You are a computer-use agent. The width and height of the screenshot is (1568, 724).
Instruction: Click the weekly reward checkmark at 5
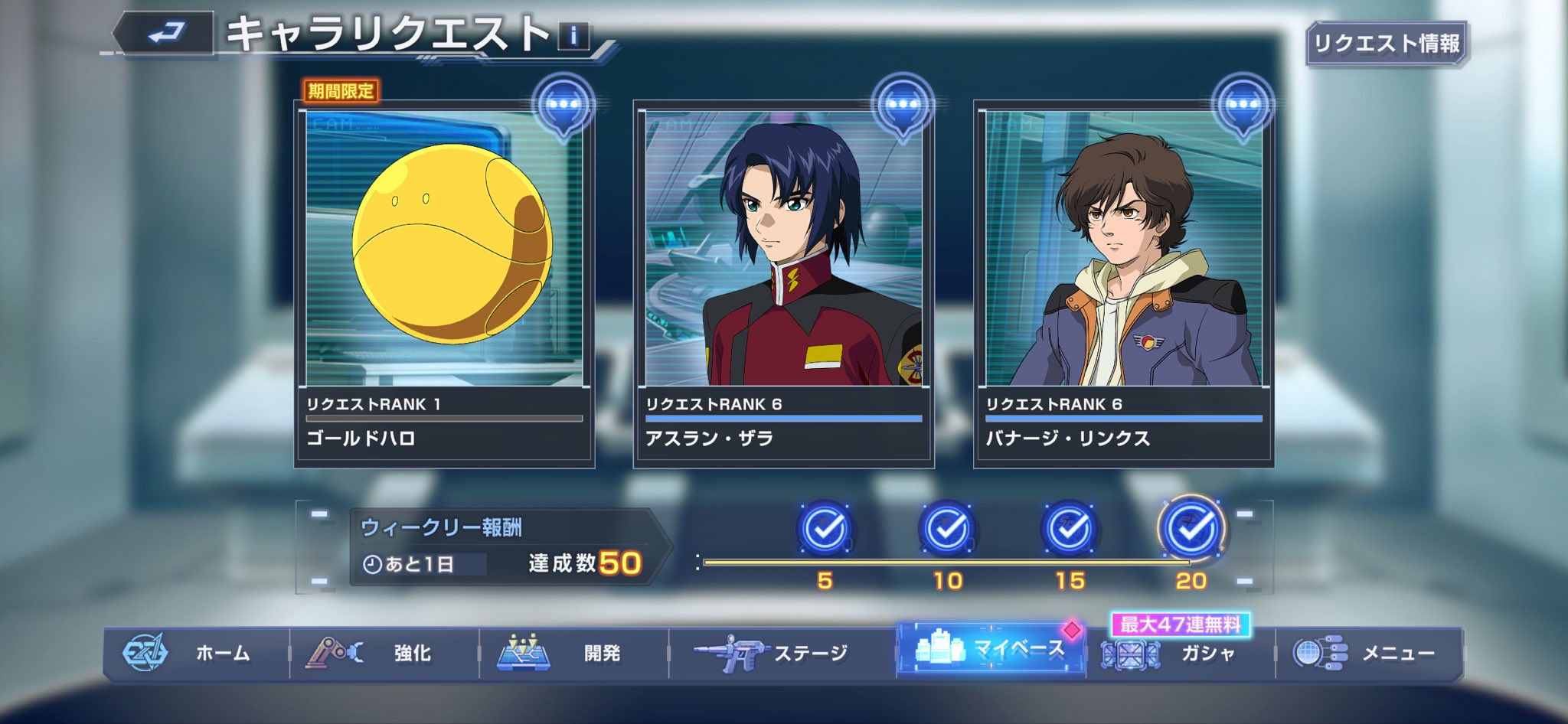[825, 529]
